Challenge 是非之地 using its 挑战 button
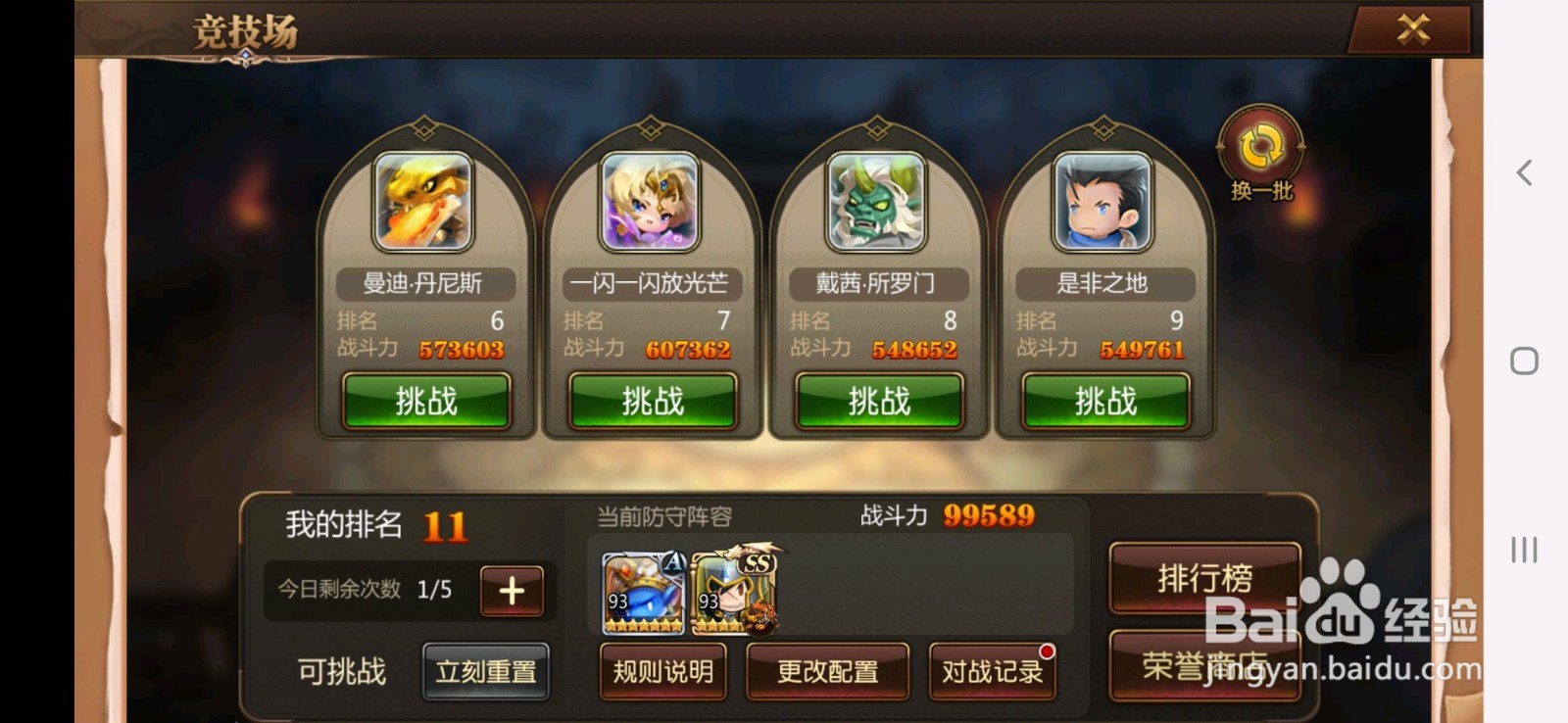This screenshot has height=723, width=1568. [1104, 401]
